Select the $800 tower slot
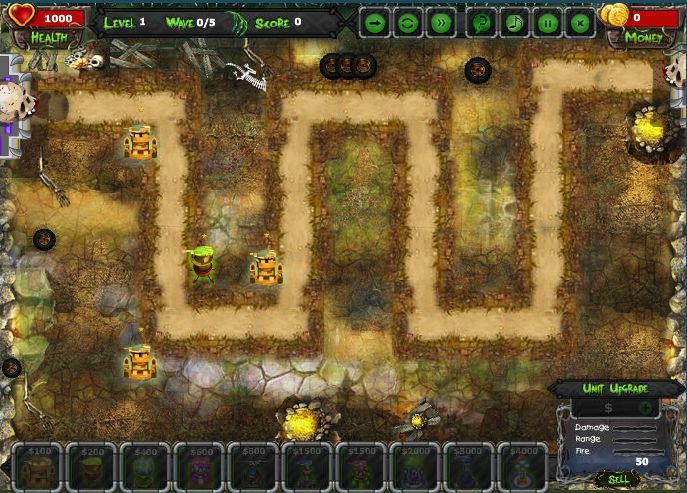This screenshot has width=687, height=493. pos(254,466)
